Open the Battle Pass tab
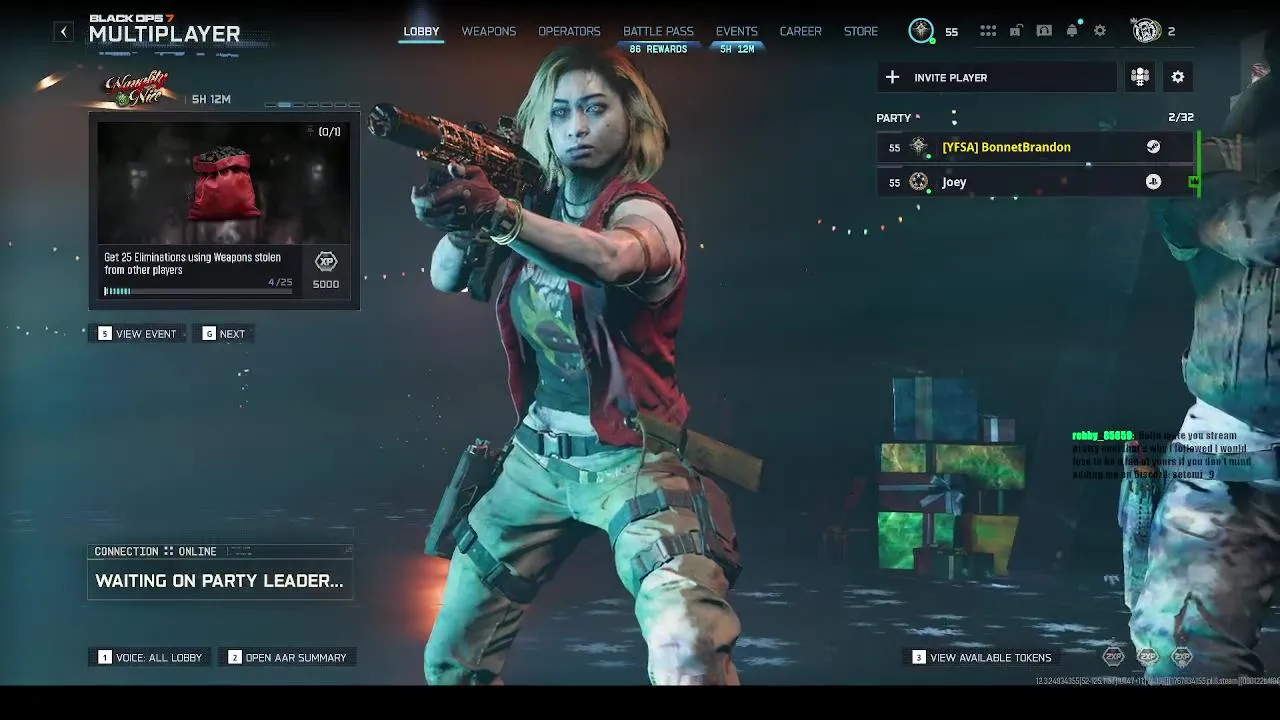The width and height of the screenshot is (1280, 720). pyautogui.click(x=658, y=31)
